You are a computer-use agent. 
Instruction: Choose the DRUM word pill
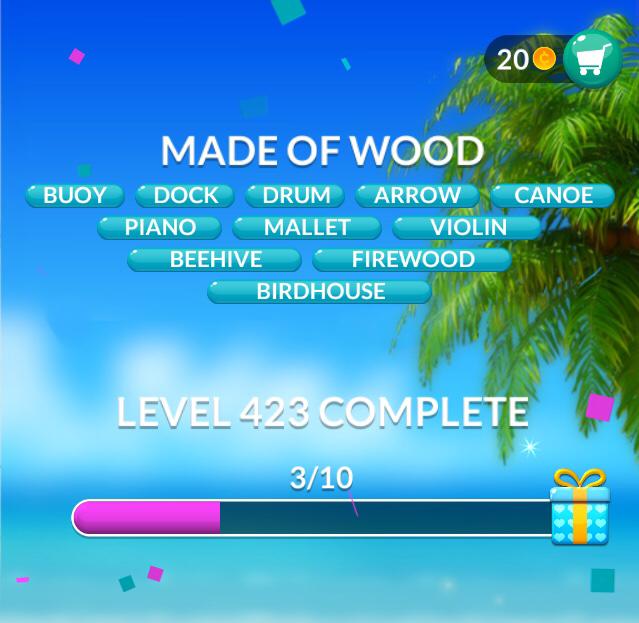click(x=295, y=195)
